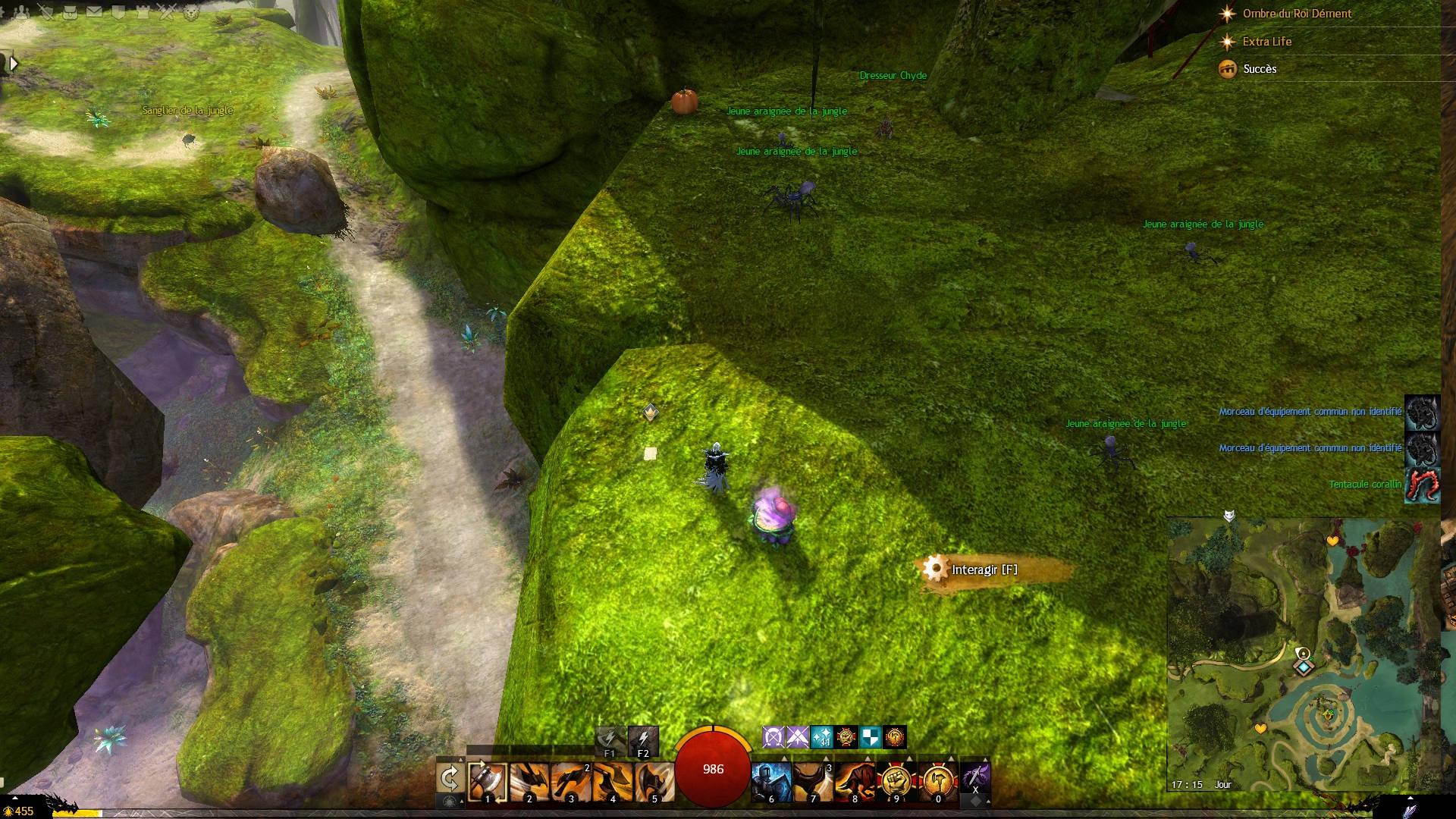Viewport: 1456px width, 819px height.
Task: Open the inventory bag icon in top menu
Action: [70, 12]
